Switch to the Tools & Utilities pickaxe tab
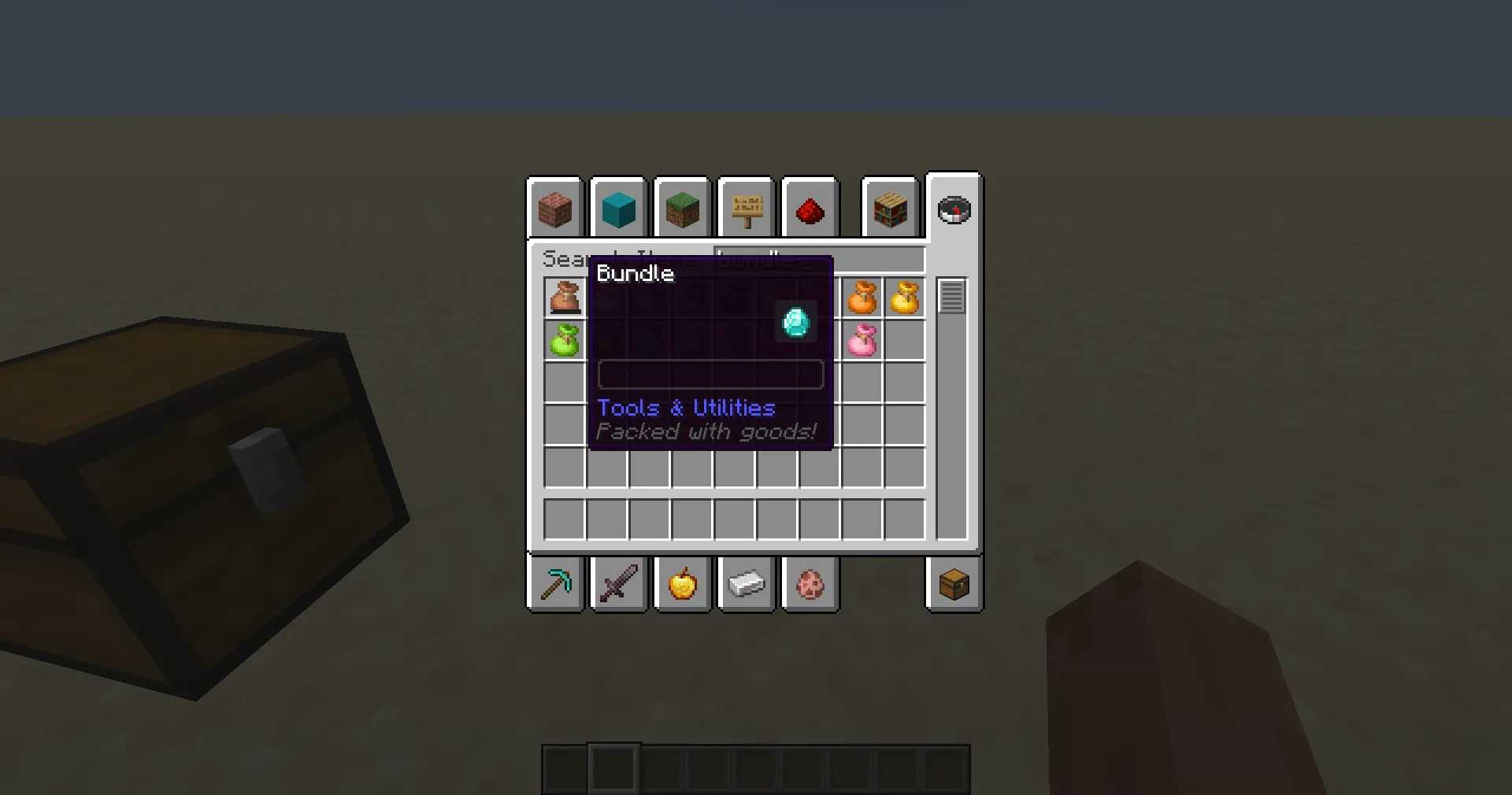 coord(556,584)
